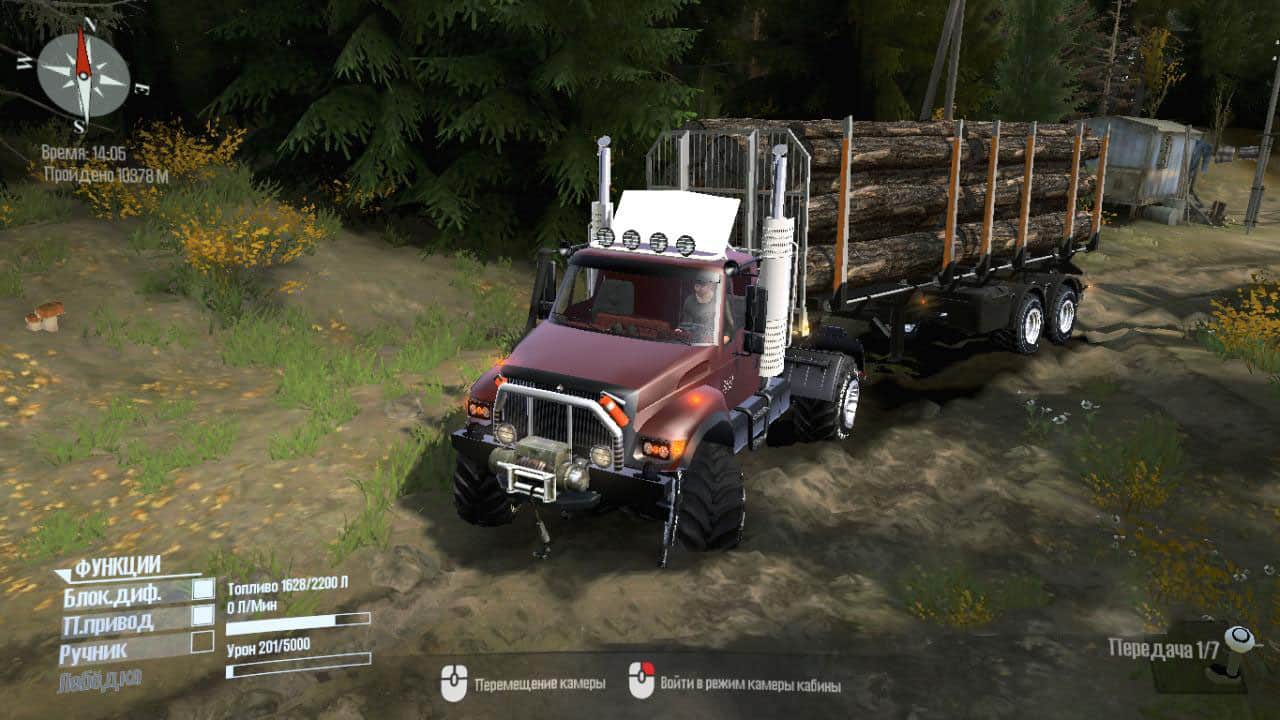Toggle the Блок.диф. differential lock checkbox

pos(203,590)
